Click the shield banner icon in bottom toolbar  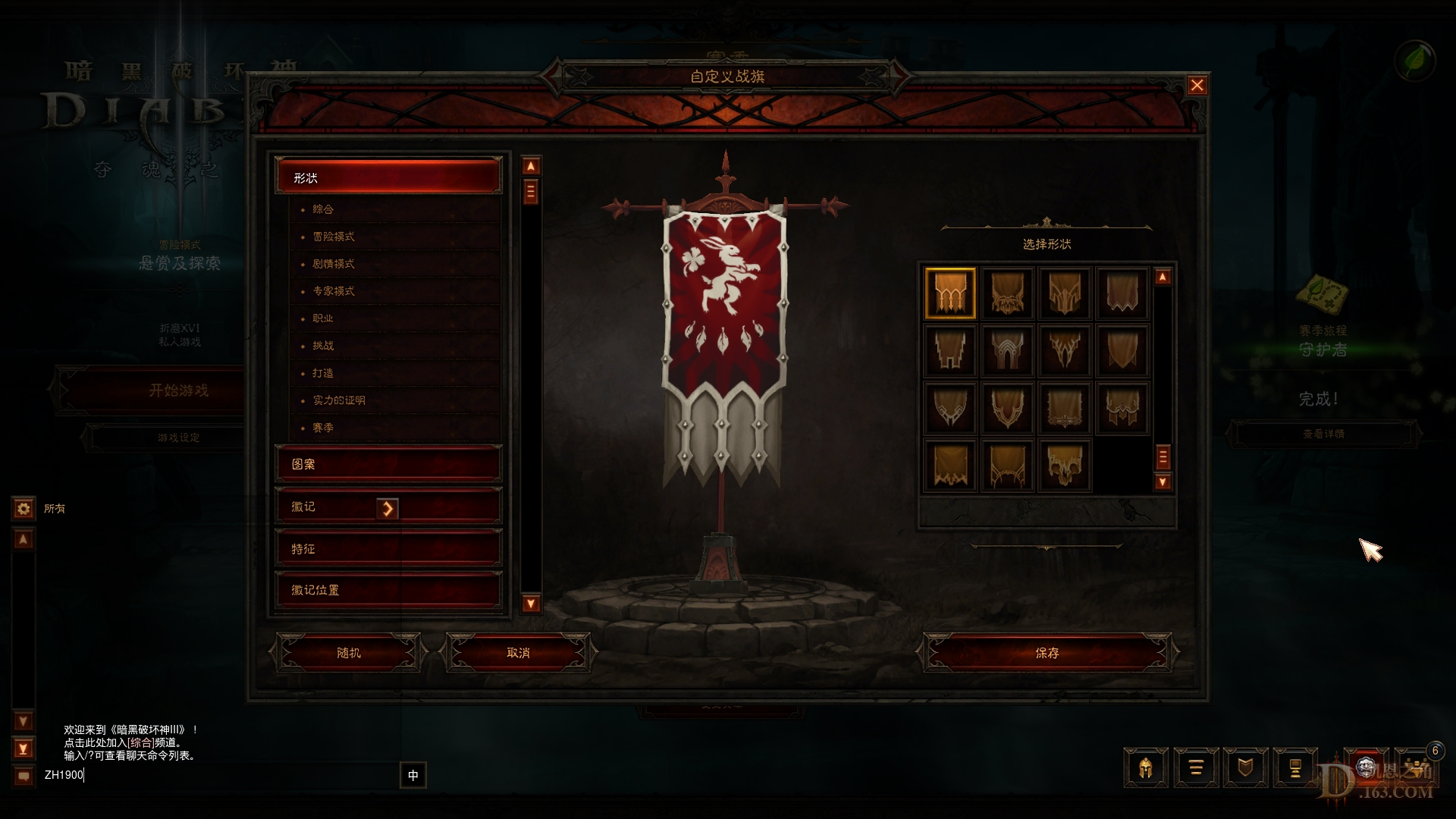click(1245, 767)
